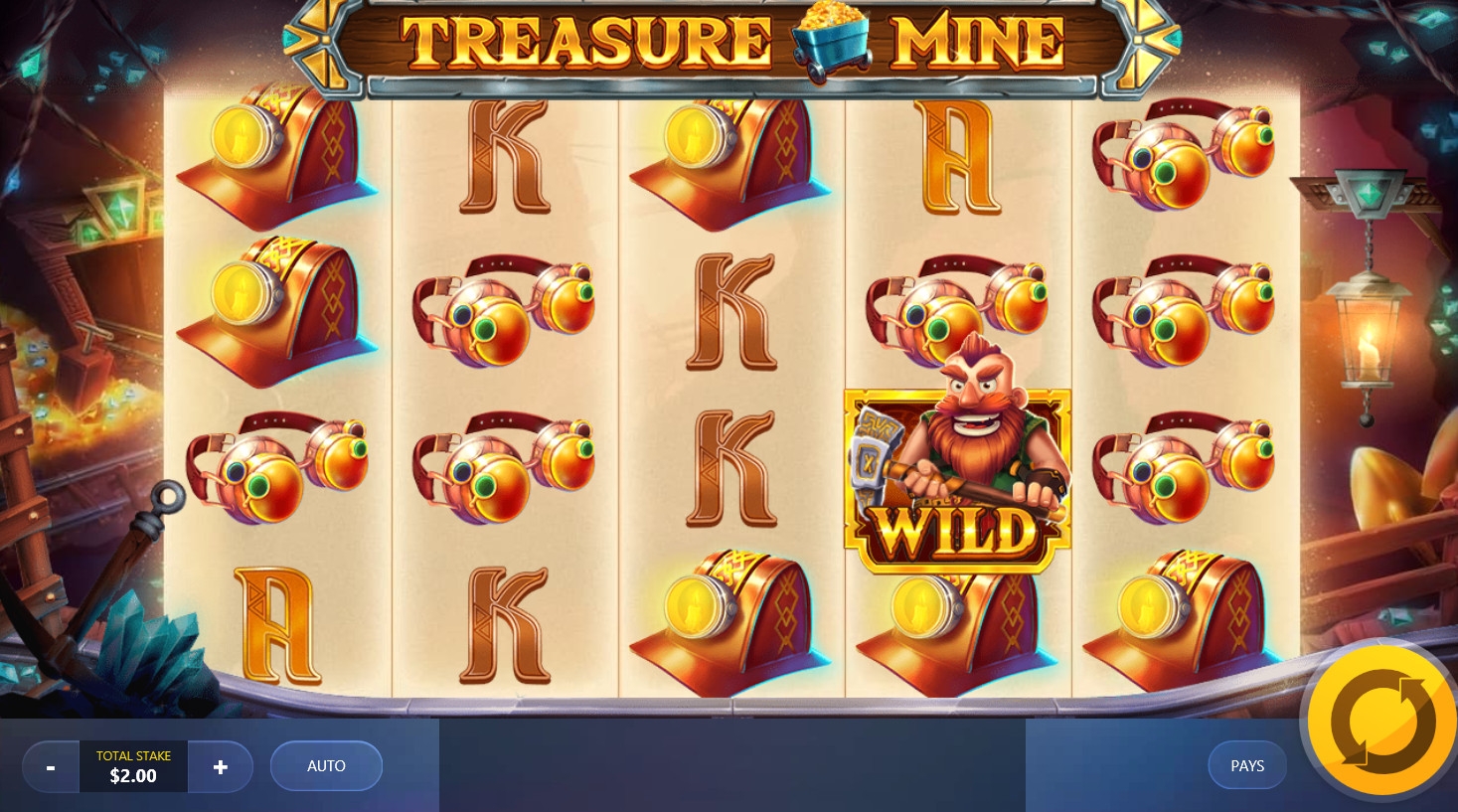1458x812 pixels.
Task: Open the PAYS paytable
Action: click(x=1246, y=766)
